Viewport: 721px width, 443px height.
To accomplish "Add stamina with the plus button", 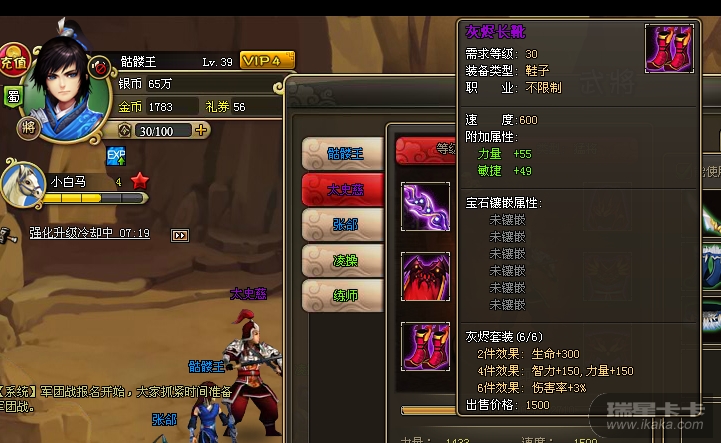I will click(202, 130).
